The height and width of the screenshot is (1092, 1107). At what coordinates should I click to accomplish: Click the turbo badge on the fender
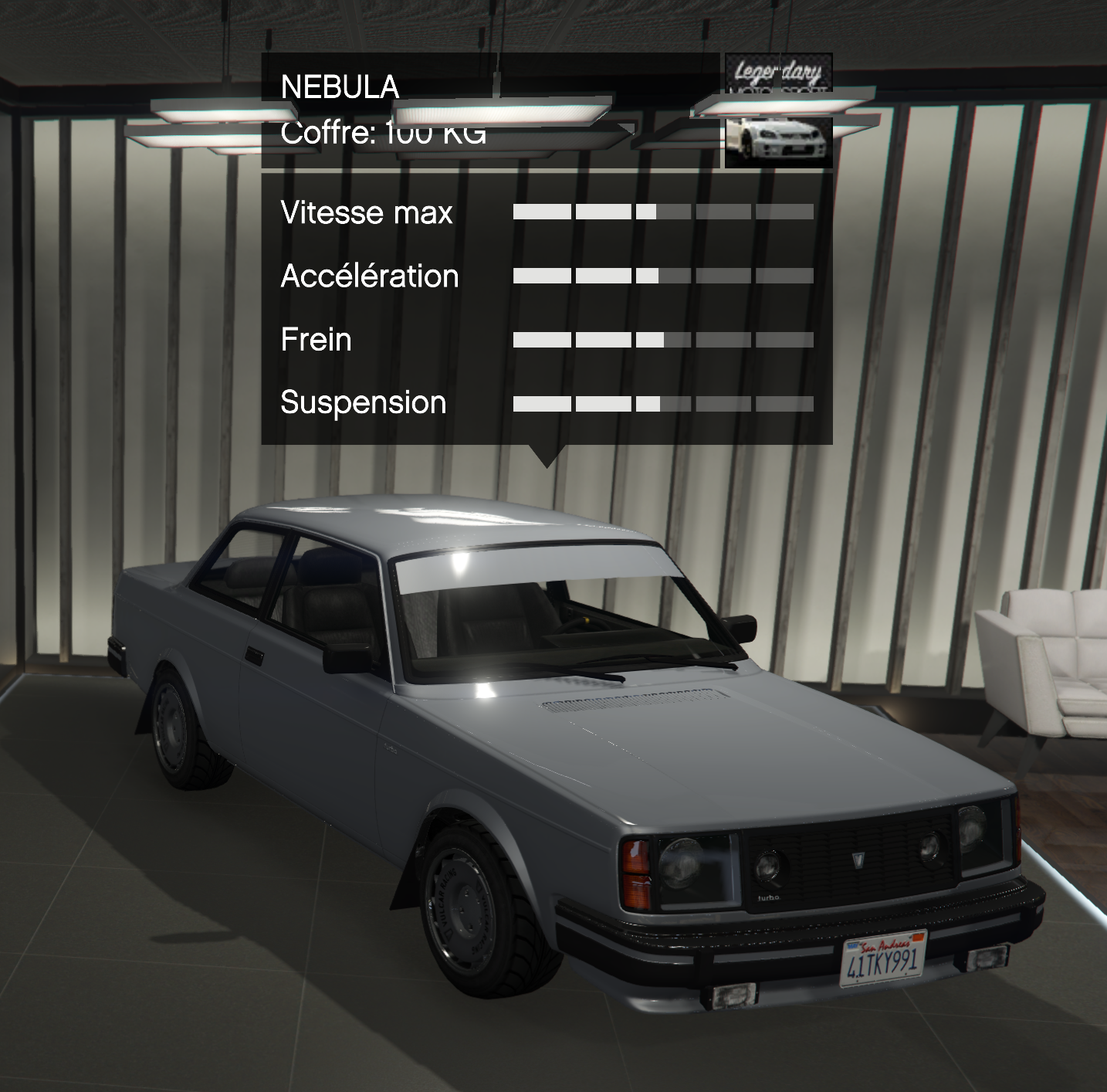389,748
